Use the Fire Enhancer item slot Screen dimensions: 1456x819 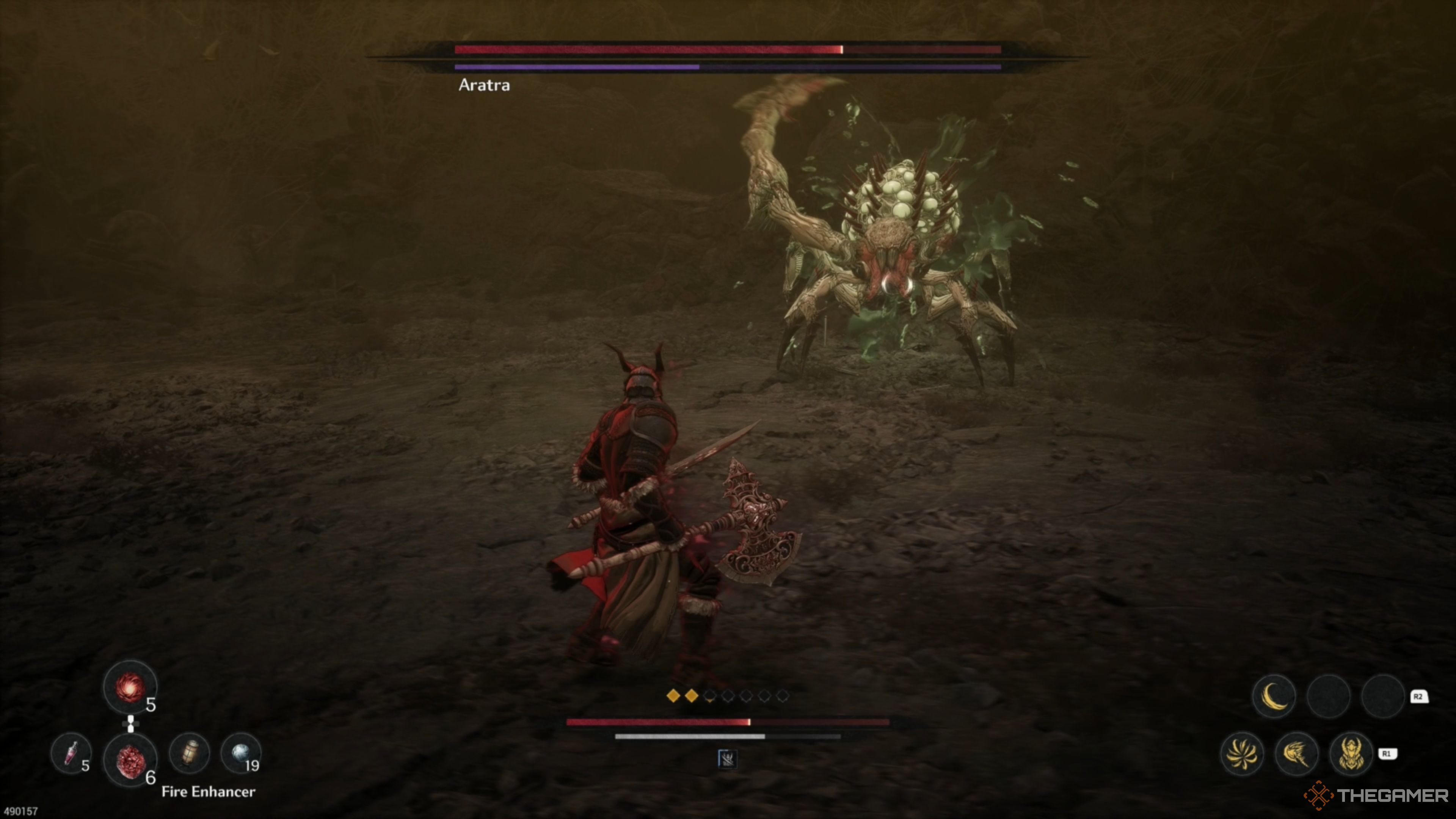(130, 760)
